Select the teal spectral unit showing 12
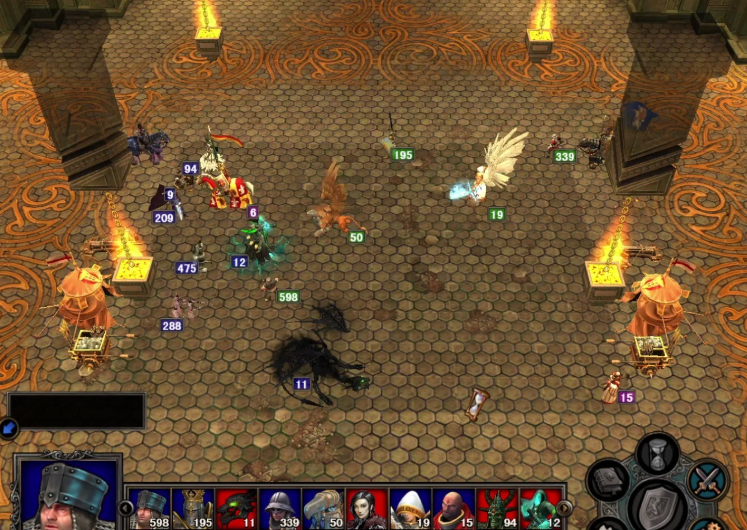This screenshot has width=747, height=530. tap(539, 508)
